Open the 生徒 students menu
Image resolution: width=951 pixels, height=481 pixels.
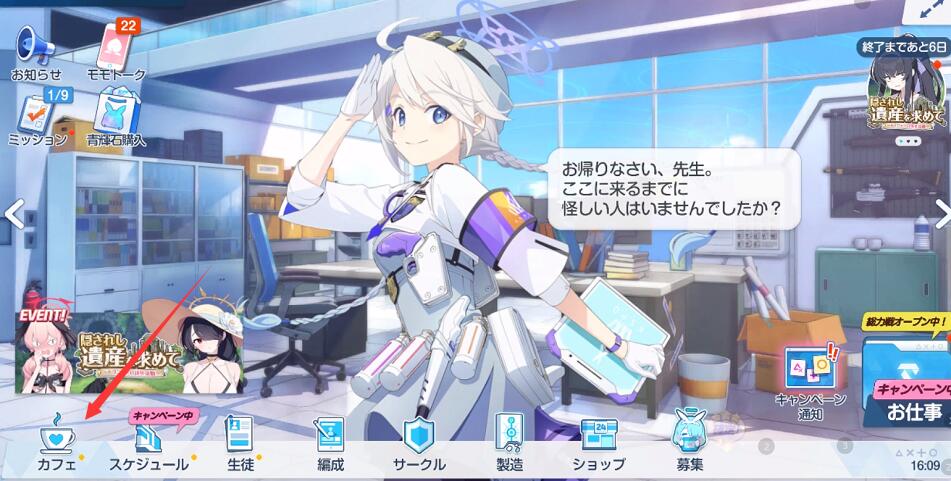point(240,445)
